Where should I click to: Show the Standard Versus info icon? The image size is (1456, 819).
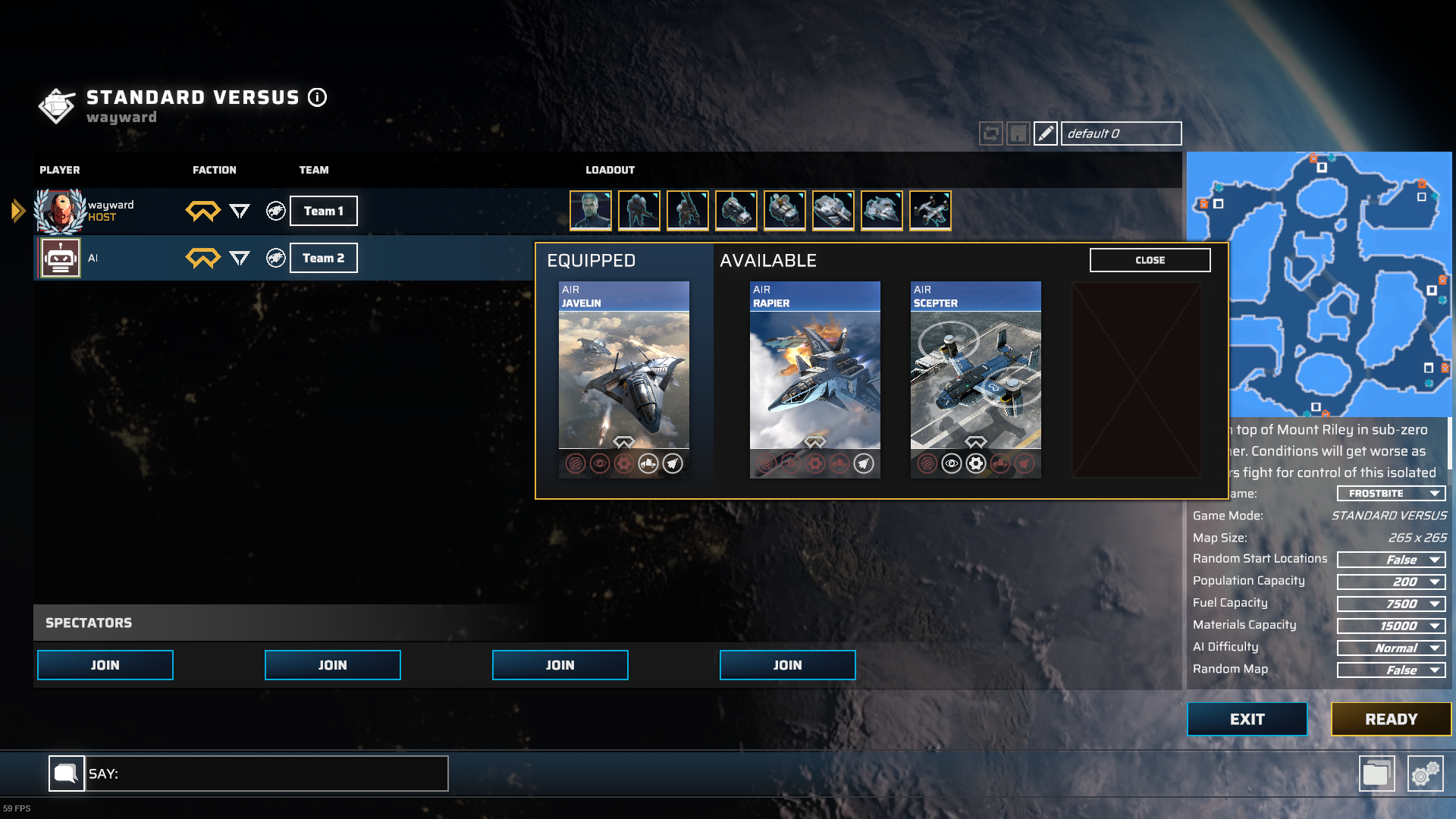click(x=317, y=97)
